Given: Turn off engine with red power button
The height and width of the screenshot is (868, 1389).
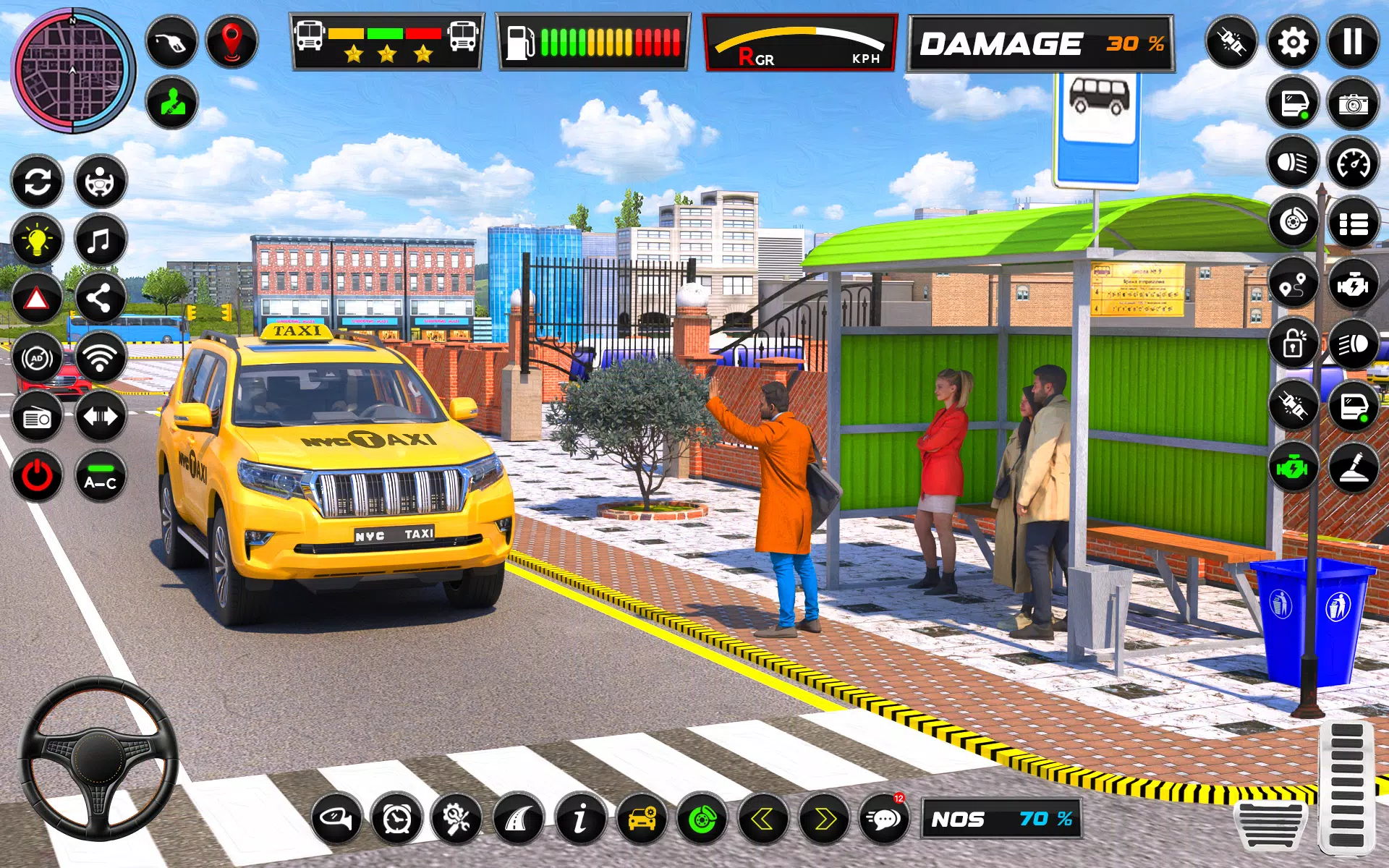Looking at the screenshot, I should [38, 477].
